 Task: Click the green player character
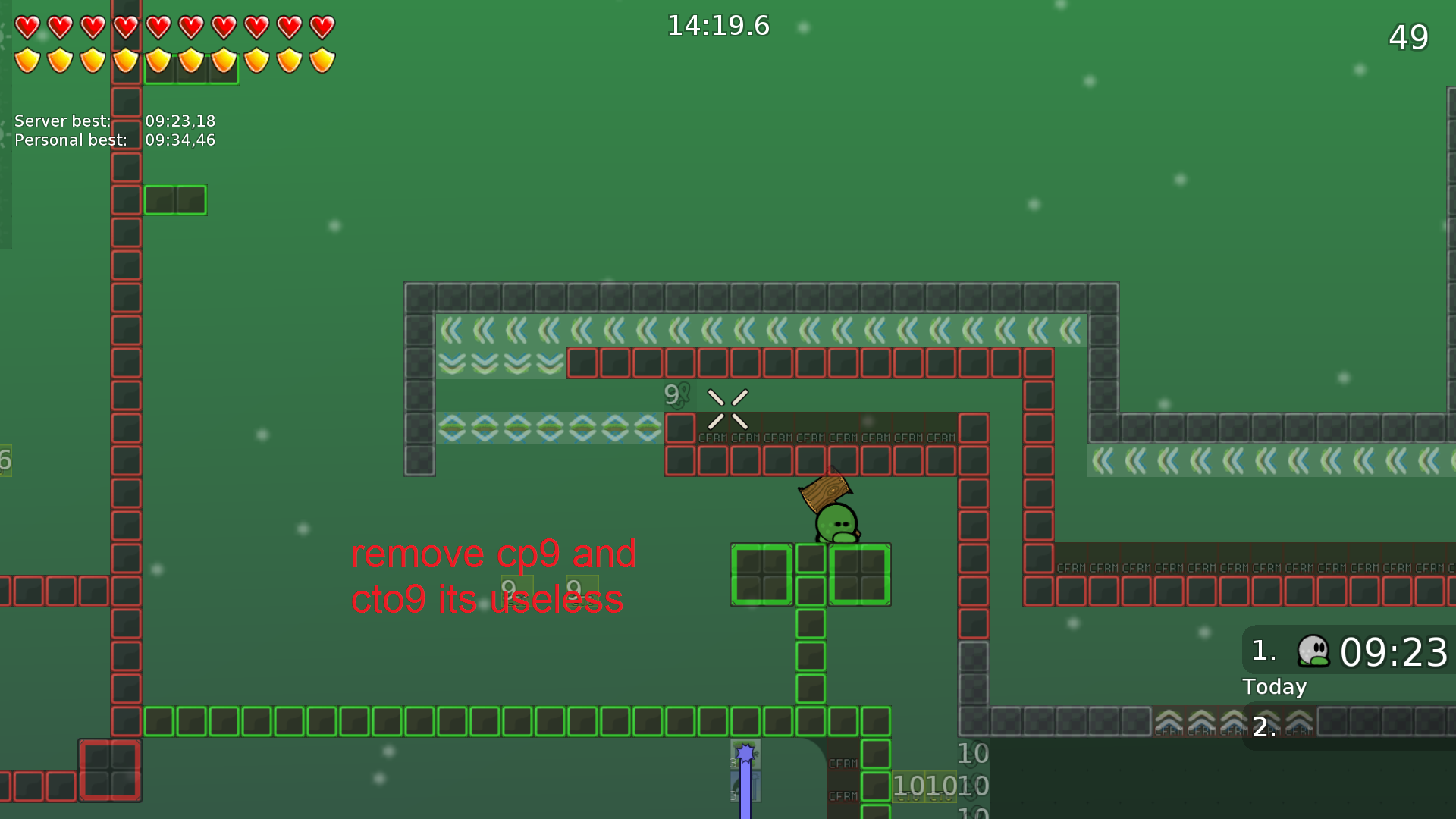point(838,522)
